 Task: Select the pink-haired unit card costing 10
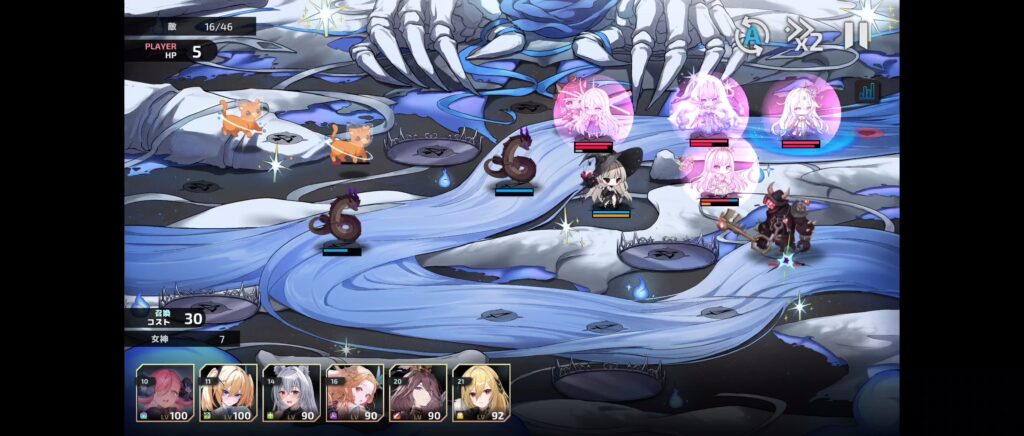(165, 393)
